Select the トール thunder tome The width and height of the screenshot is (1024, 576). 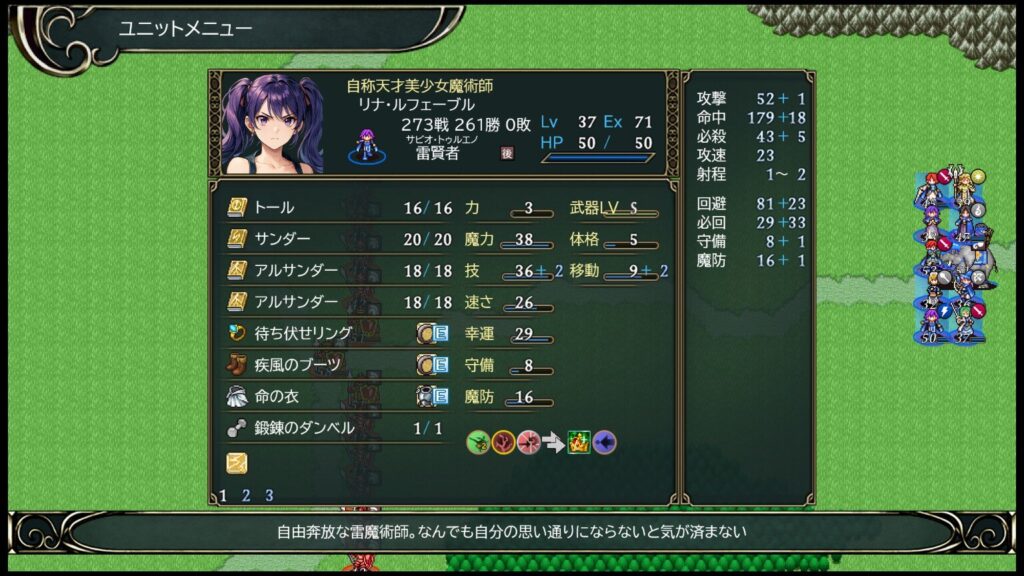pyautogui.click(x=274, y=208)
